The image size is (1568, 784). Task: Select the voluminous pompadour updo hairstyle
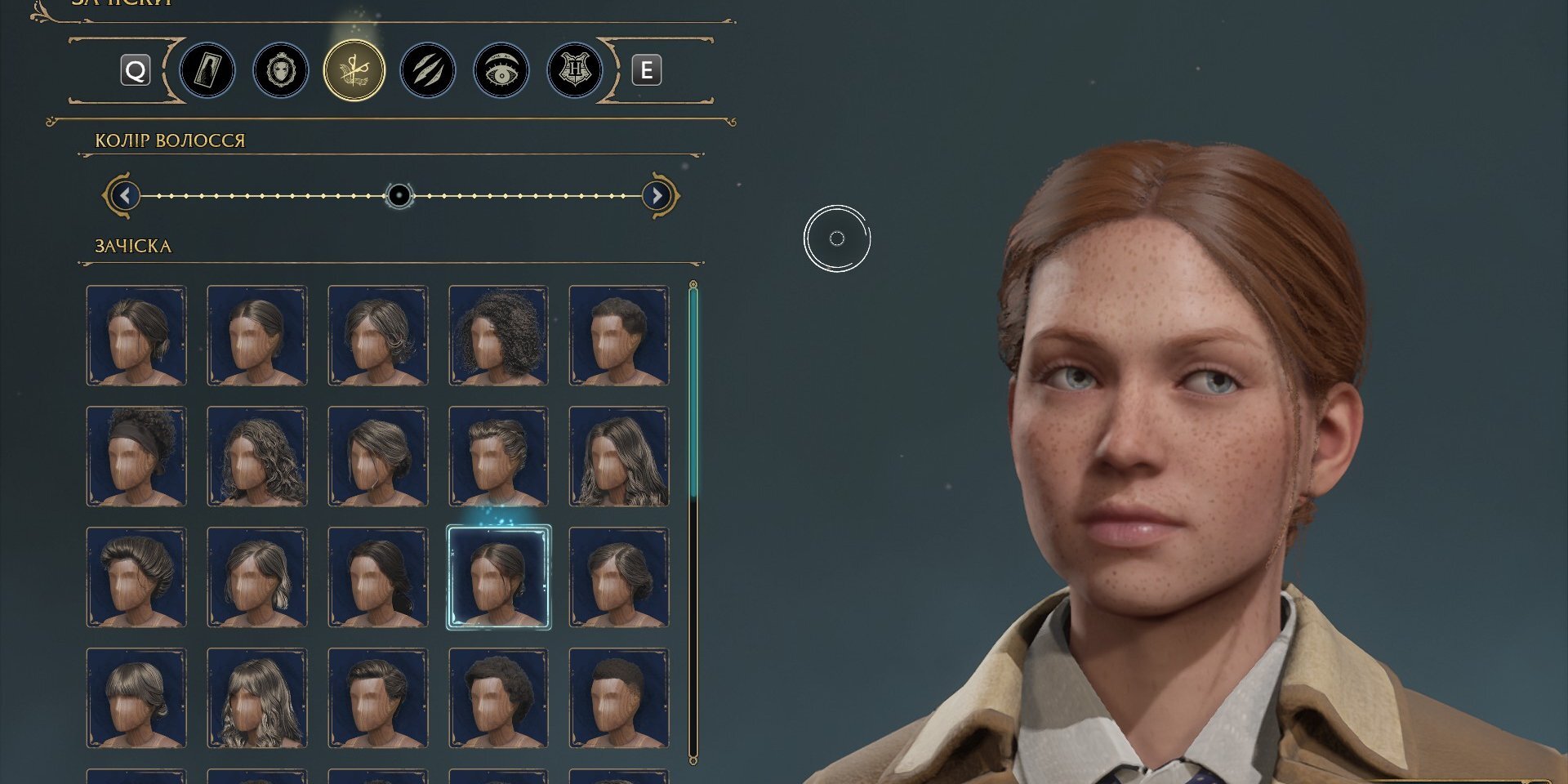click(x=136, y=577)
